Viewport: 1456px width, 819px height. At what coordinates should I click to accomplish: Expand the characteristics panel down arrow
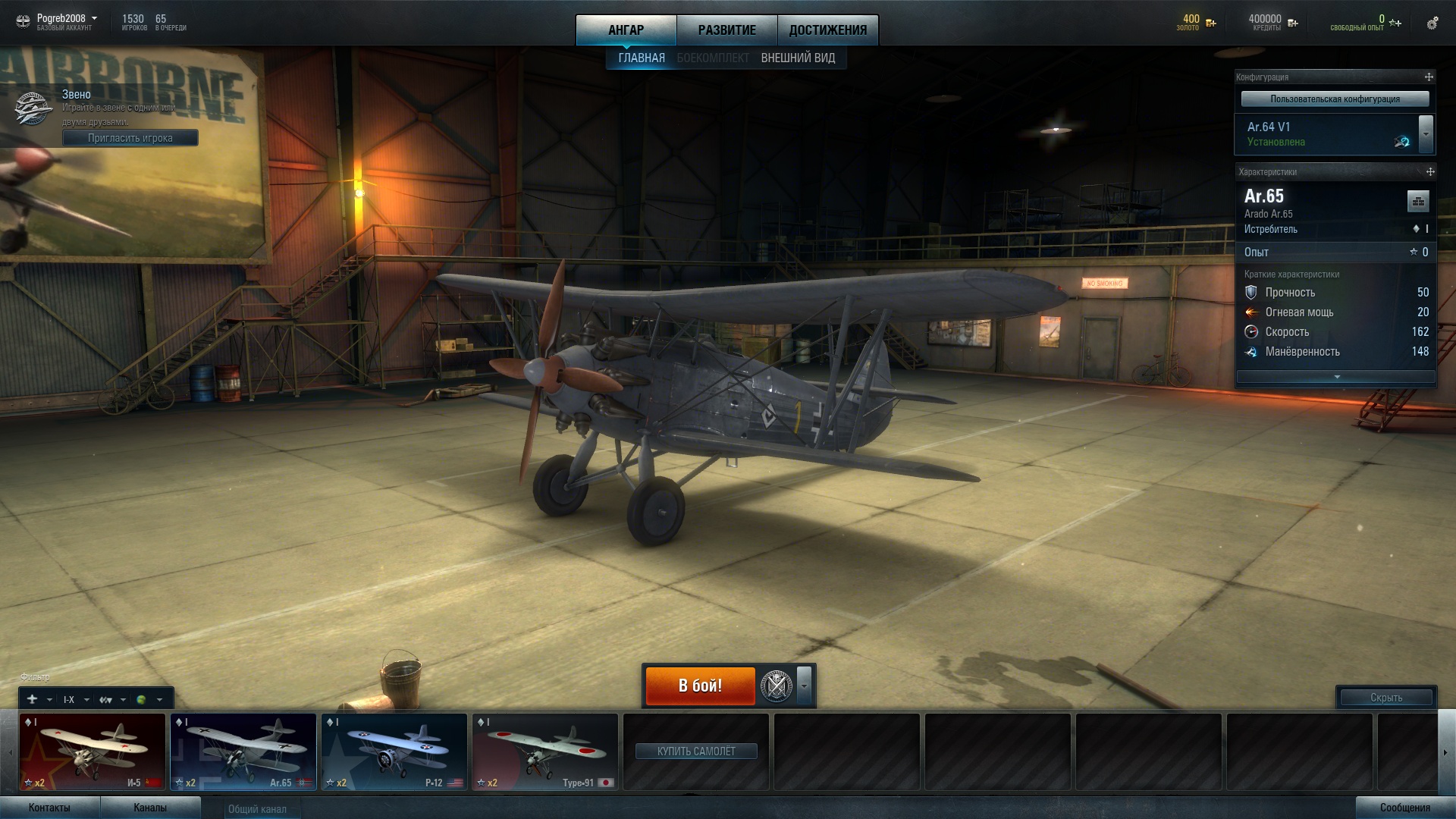click(x=1336, y=377)
